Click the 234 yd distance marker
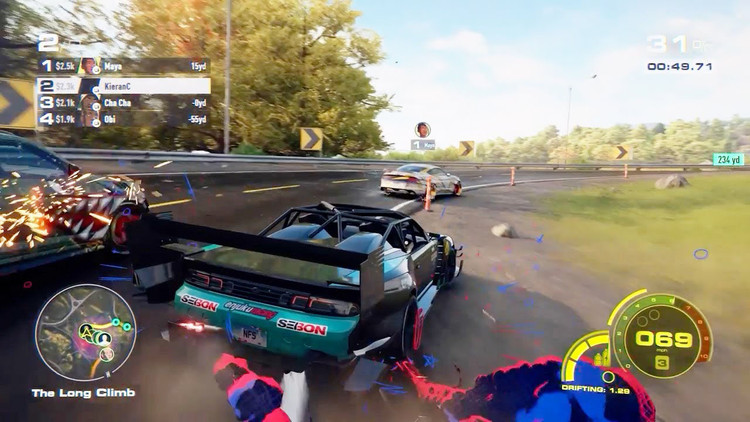The height and width of the screenshot is (422, 750). [727, 159]
